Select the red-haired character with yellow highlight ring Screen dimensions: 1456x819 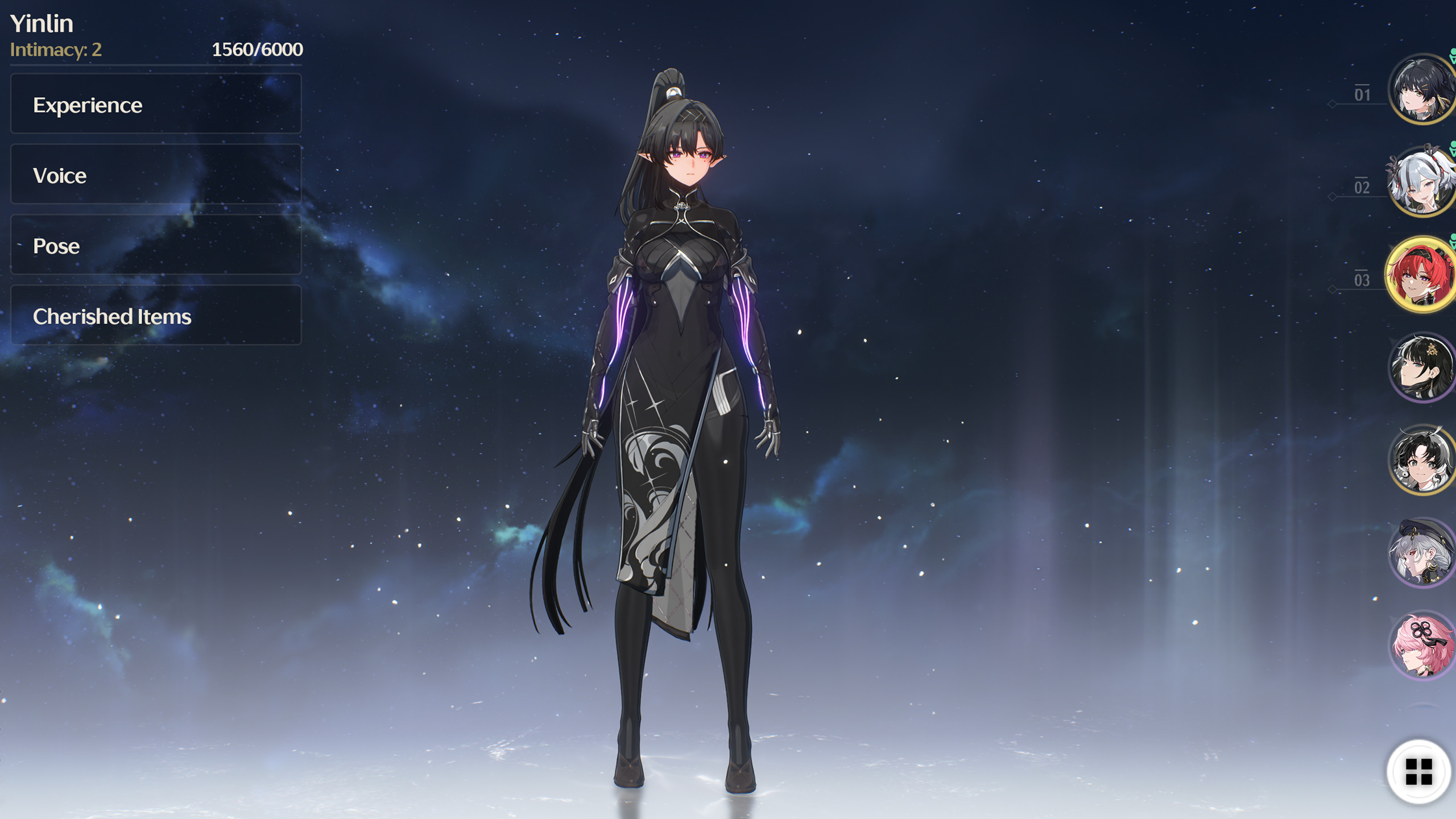[1418, 276]
